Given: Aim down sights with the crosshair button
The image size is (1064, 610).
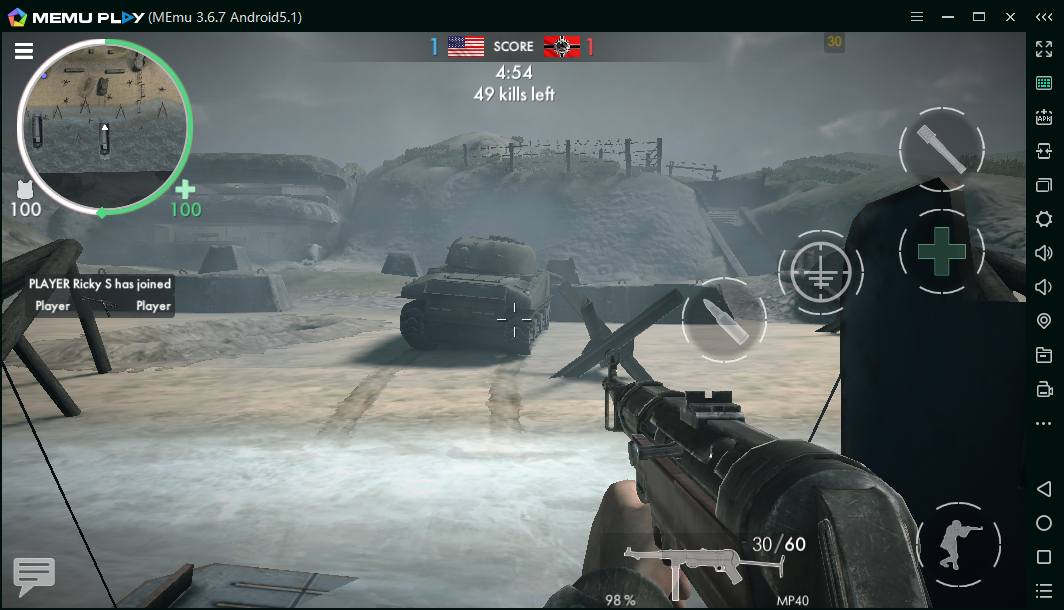Looking at the screenshot, I should [820, 270].
